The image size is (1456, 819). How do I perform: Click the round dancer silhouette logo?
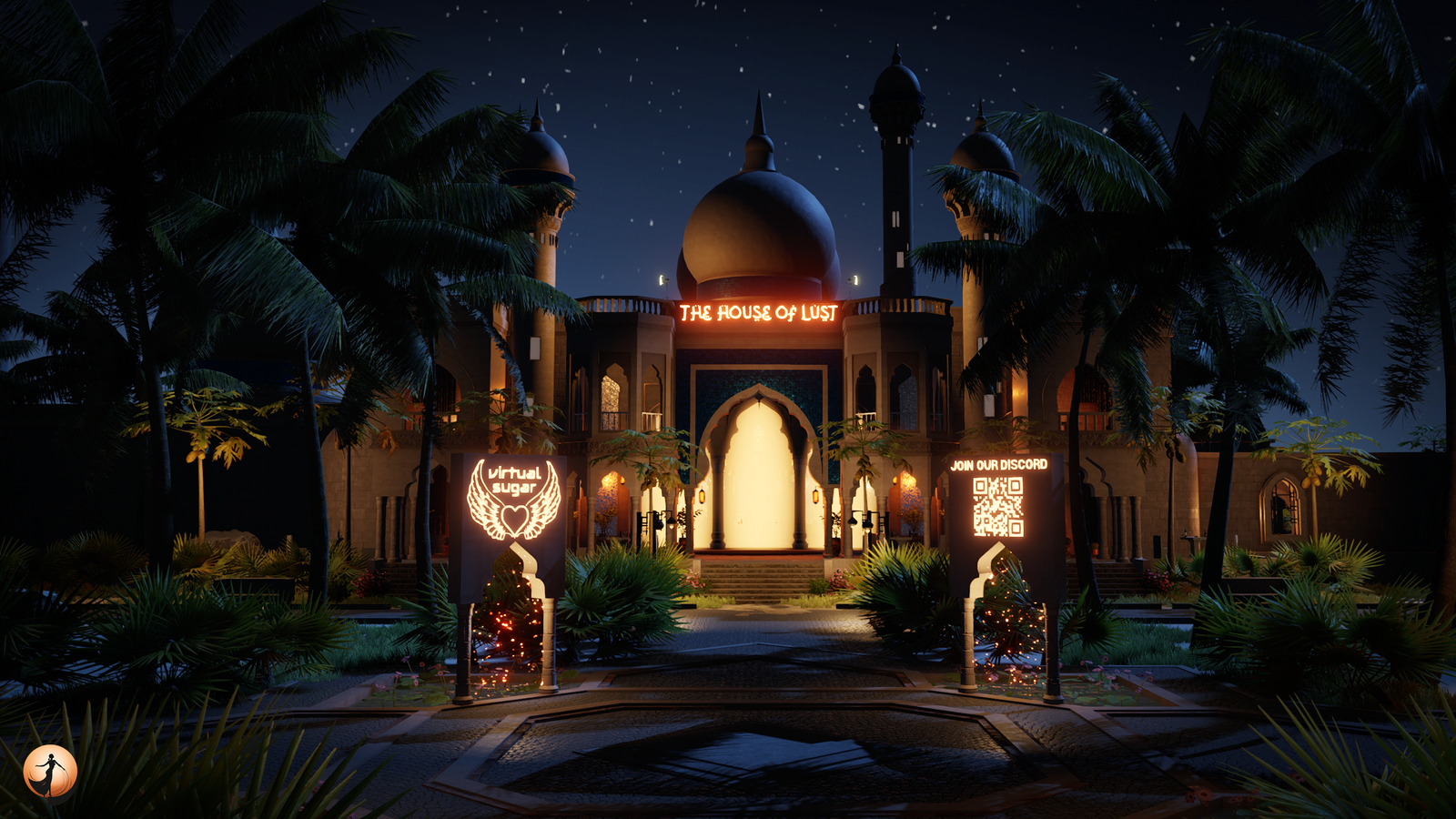pyautogui.click(x=50, y=772)
